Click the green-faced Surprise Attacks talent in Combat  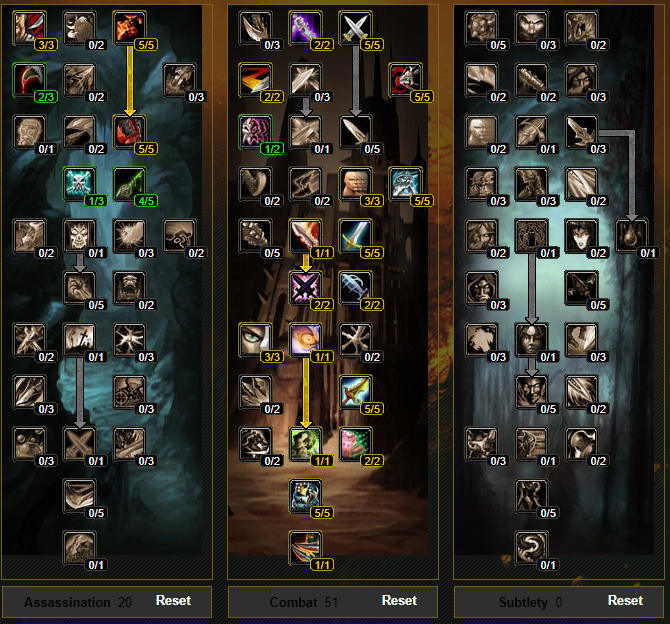[x=306, y=443]
